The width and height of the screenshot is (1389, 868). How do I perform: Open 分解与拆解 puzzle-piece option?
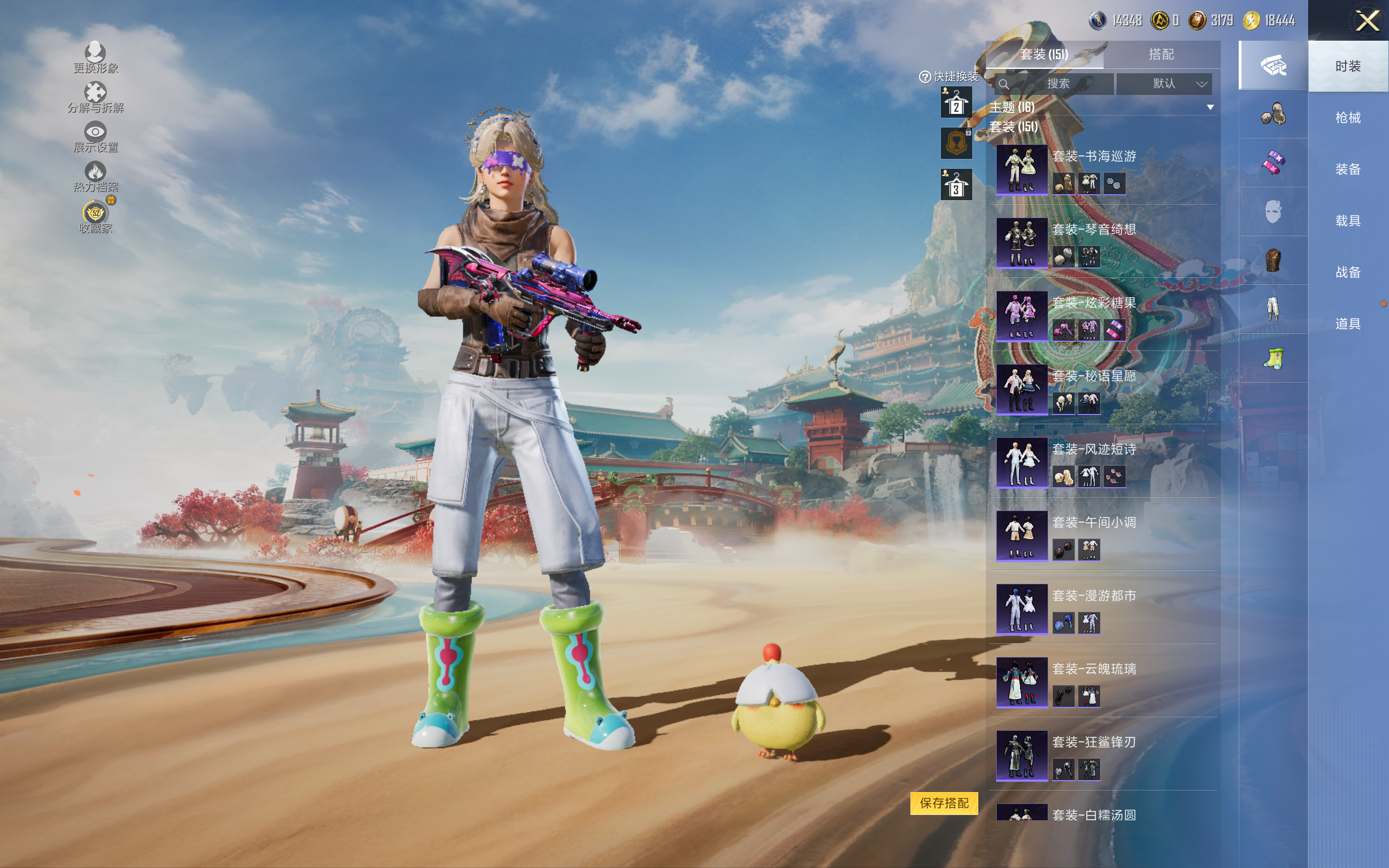coord(95,97)
